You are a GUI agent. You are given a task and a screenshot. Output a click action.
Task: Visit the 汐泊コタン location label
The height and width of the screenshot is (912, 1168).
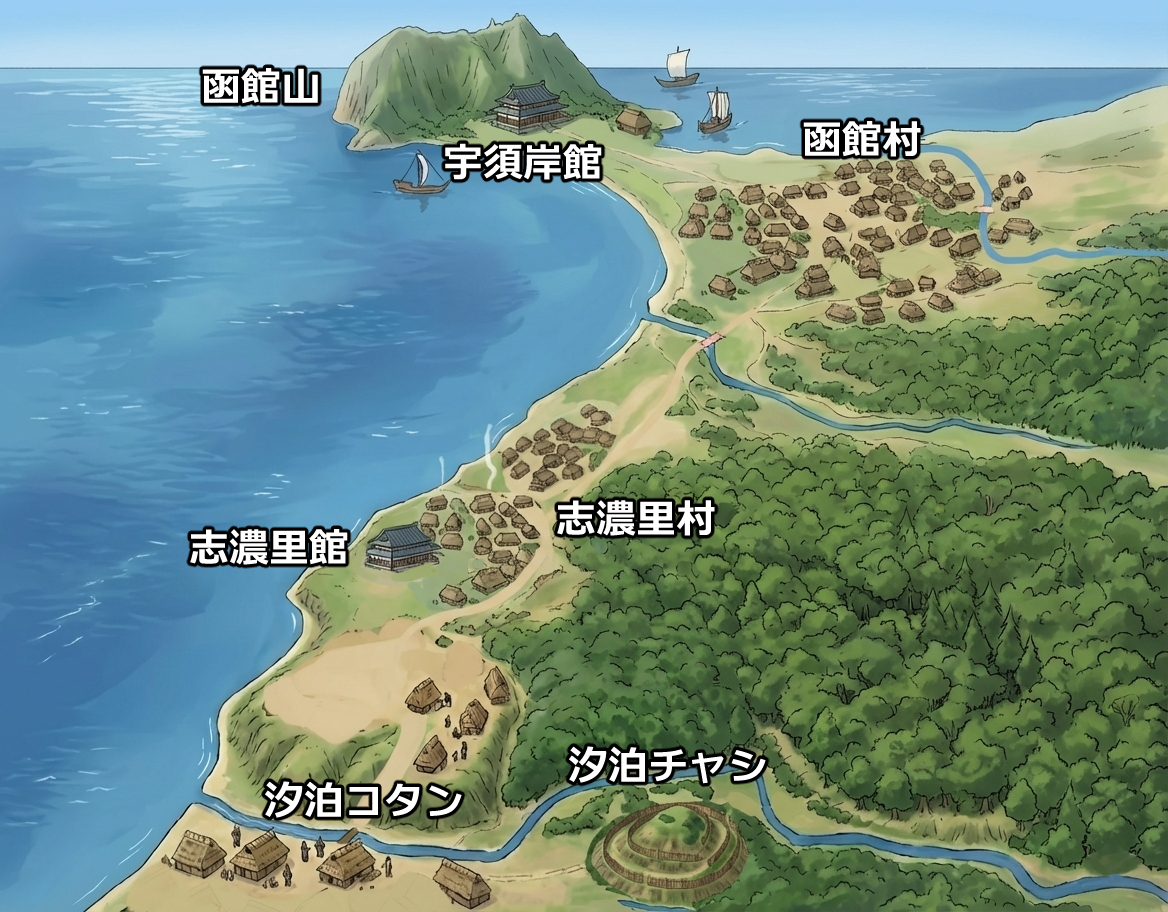click(363, 800)
